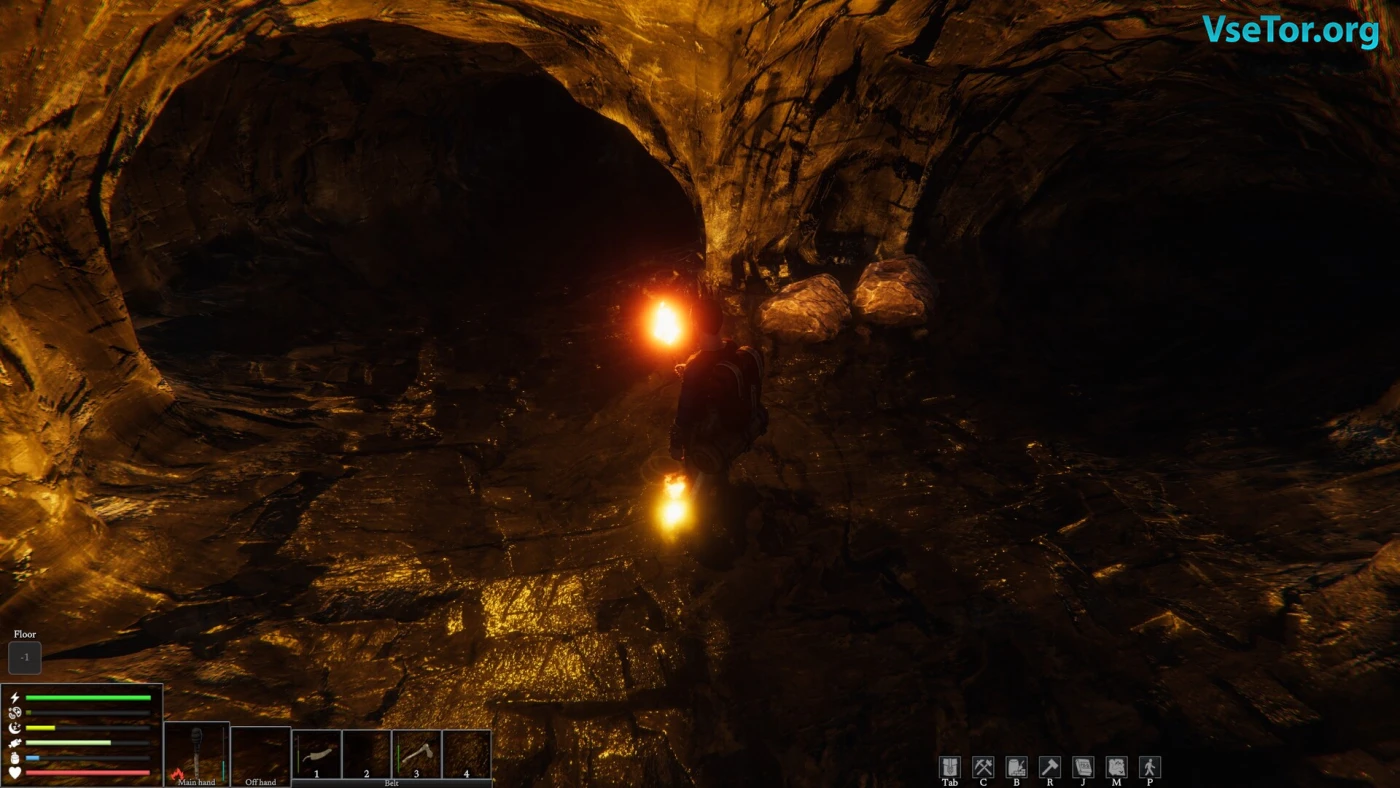Viewport: 1400px width, 788px height.
Task: Click the empty Off hand slot
Action: click(x=260, y=752)
